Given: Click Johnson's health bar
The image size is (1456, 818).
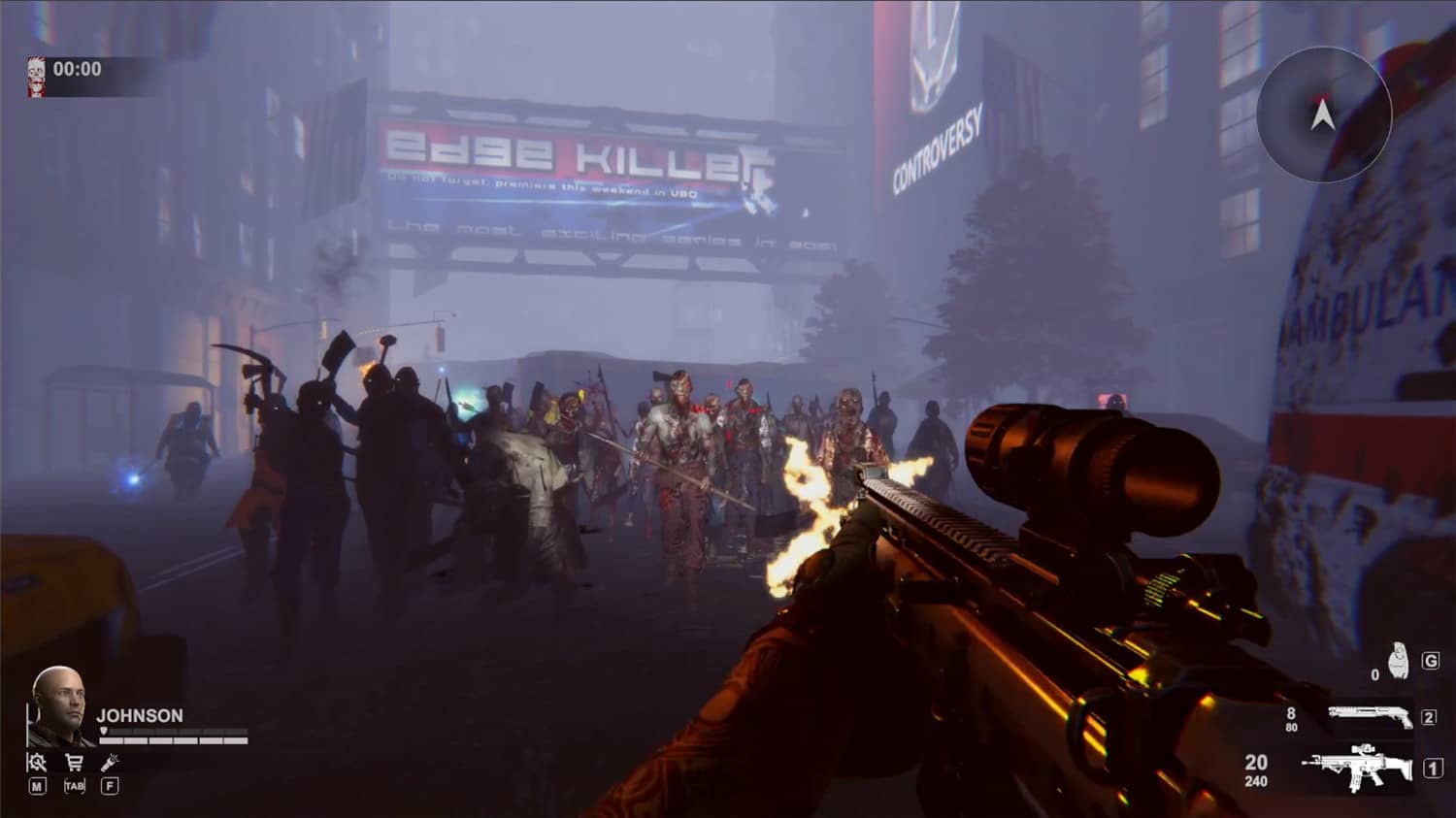Looking at the screenshot, I should (x=173, y=740).
